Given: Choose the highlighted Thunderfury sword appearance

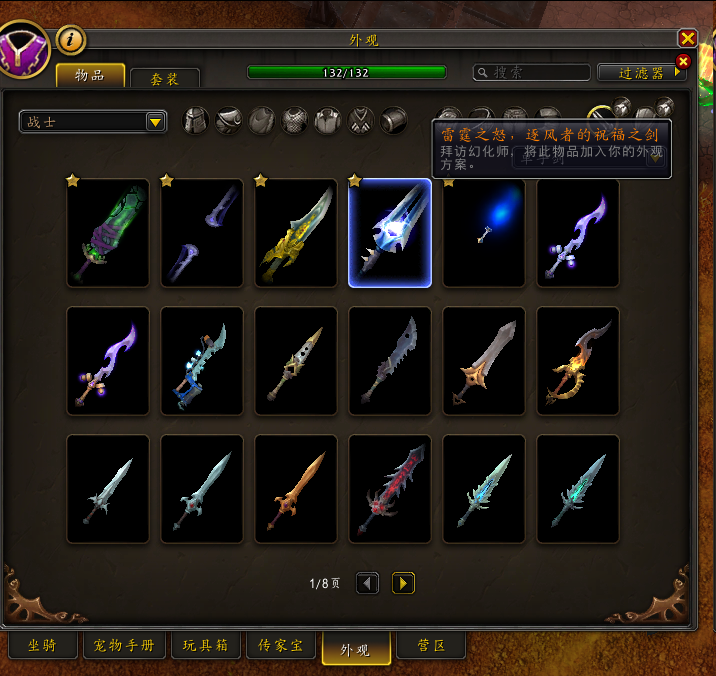Looking at the screenshot, I should pos(390,233).
